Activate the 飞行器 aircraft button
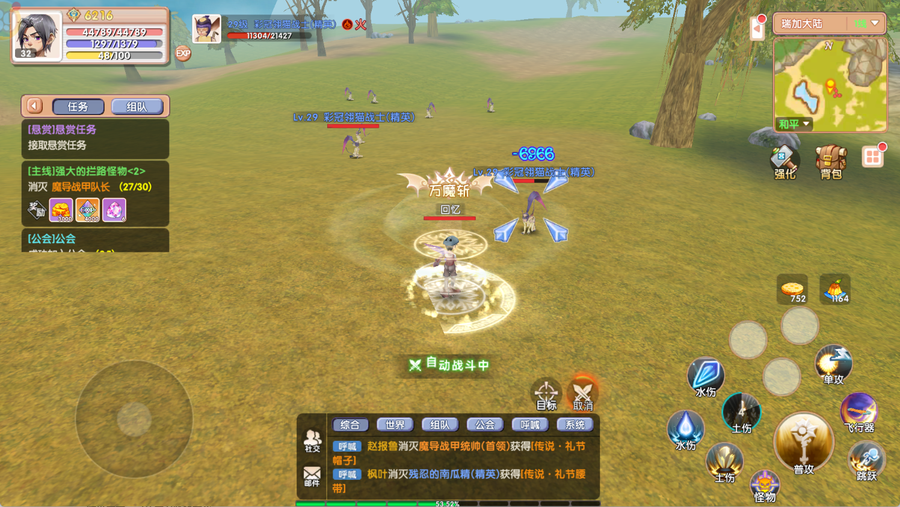The width and height of the screenshot is (900, 507). pos(858,410)
